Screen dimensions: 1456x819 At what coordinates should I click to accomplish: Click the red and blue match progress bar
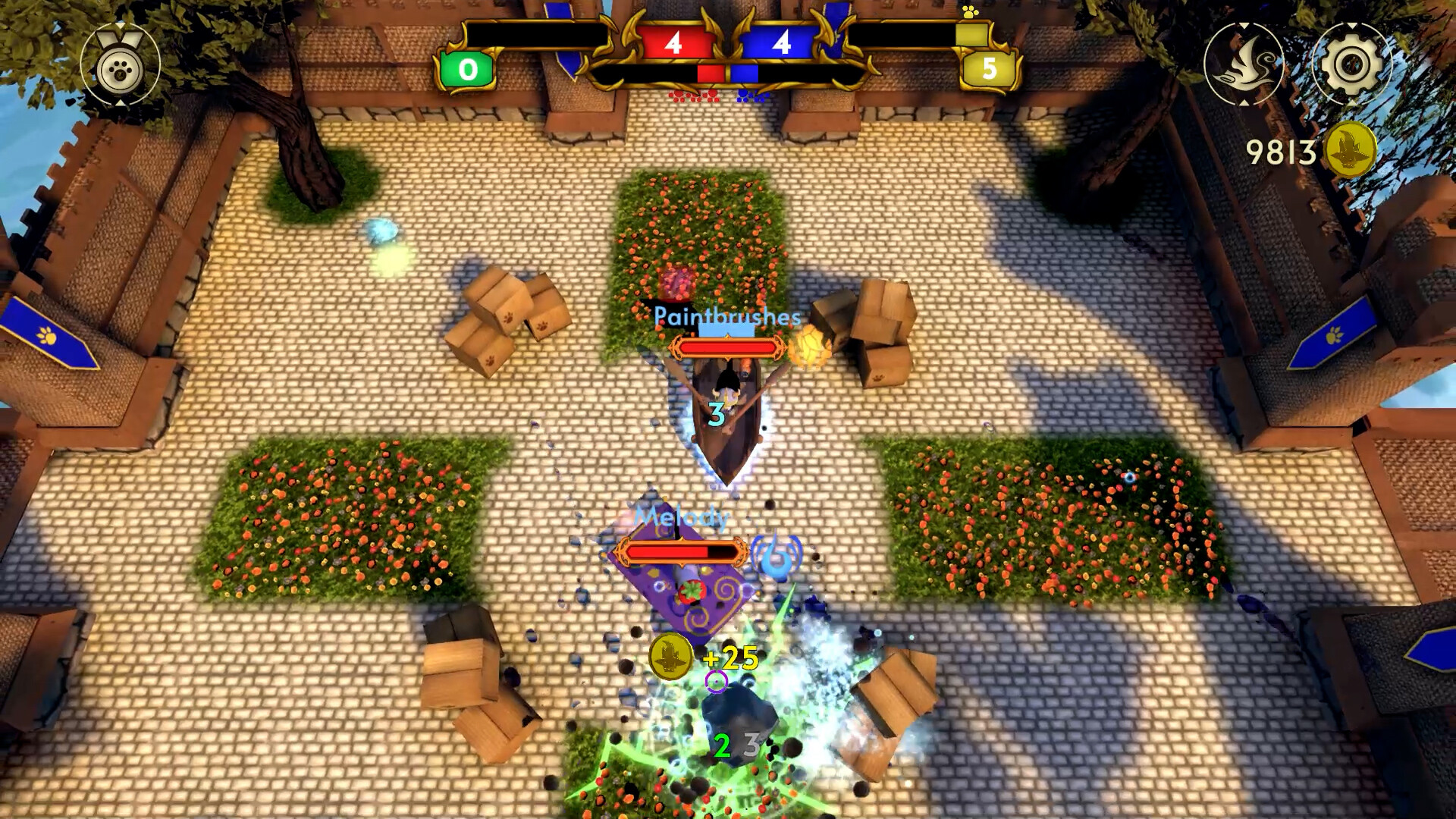(728, 72)
